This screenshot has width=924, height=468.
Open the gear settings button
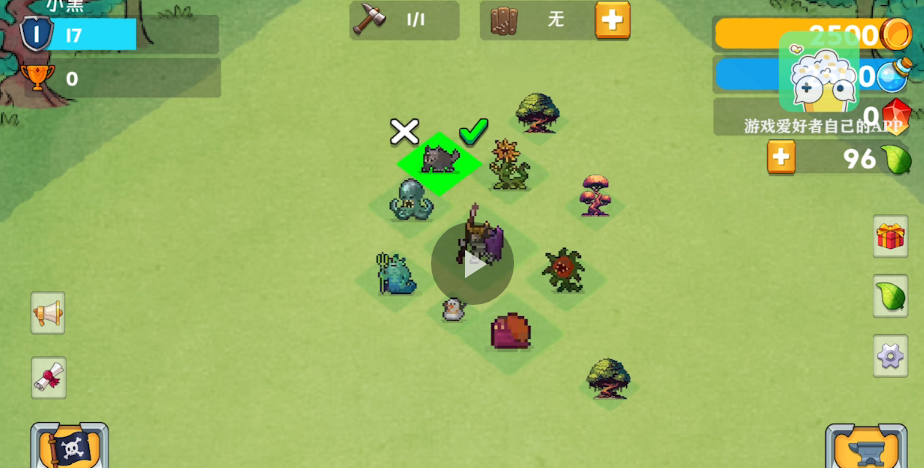click(890, 355)
